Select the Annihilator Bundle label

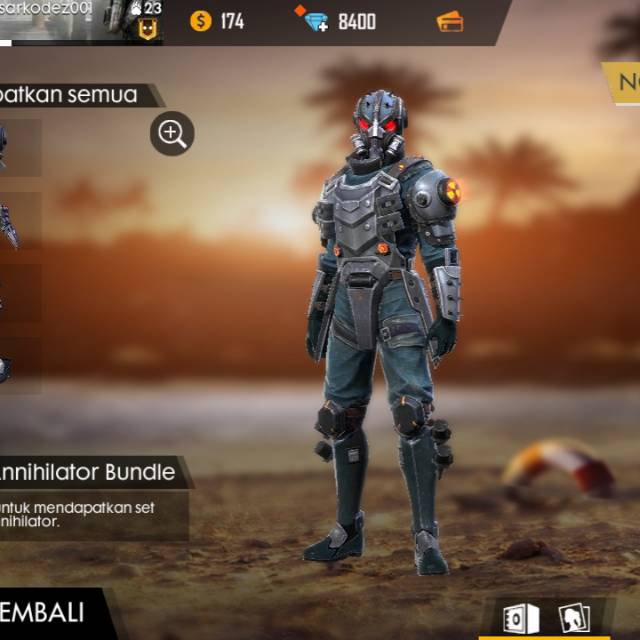pos(90,471)
